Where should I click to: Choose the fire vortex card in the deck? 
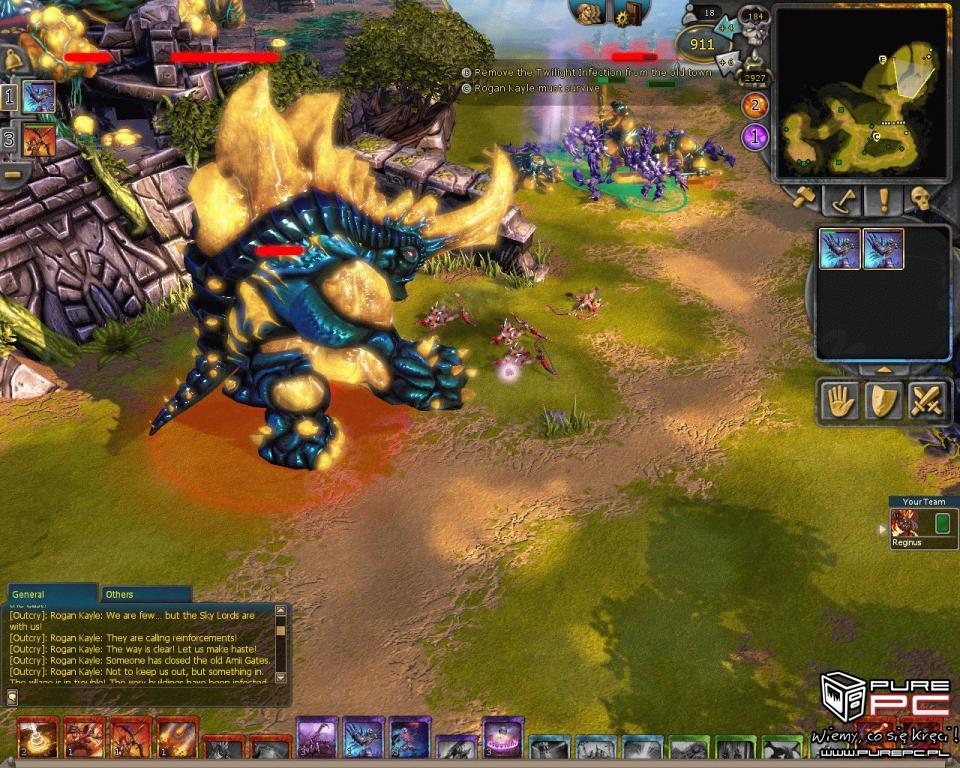[38, 741]
